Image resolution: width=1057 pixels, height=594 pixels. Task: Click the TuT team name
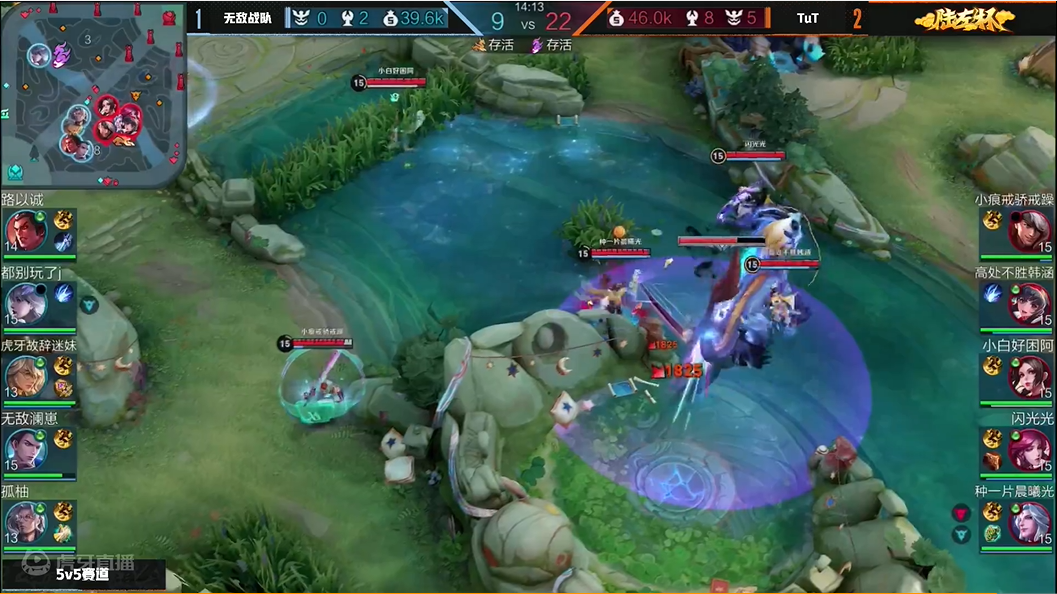point(808,18)
